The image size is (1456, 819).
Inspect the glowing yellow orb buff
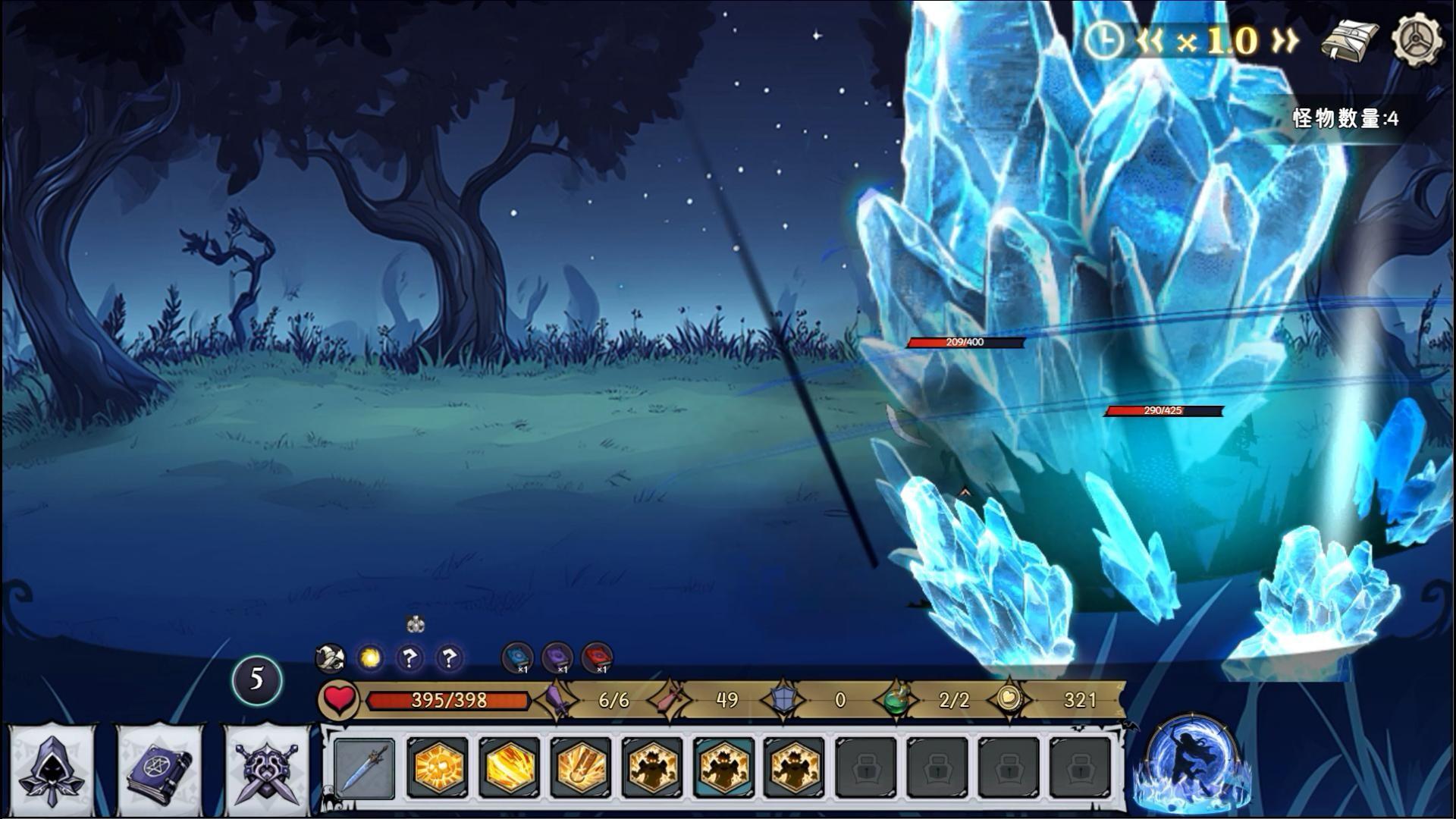tap(370, 657)
